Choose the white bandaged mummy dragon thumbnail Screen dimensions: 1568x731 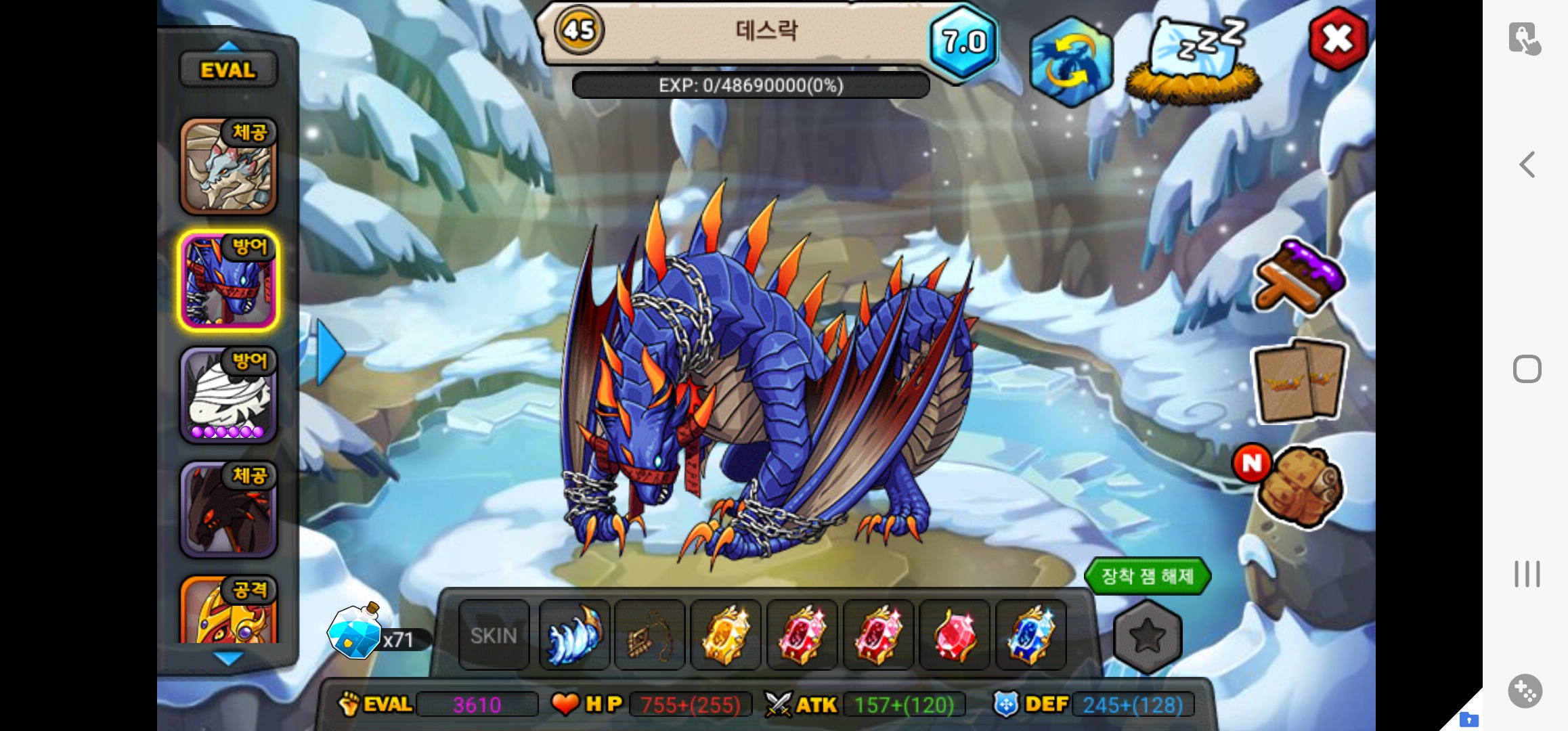pyautogui.click(x=228, y=395)
